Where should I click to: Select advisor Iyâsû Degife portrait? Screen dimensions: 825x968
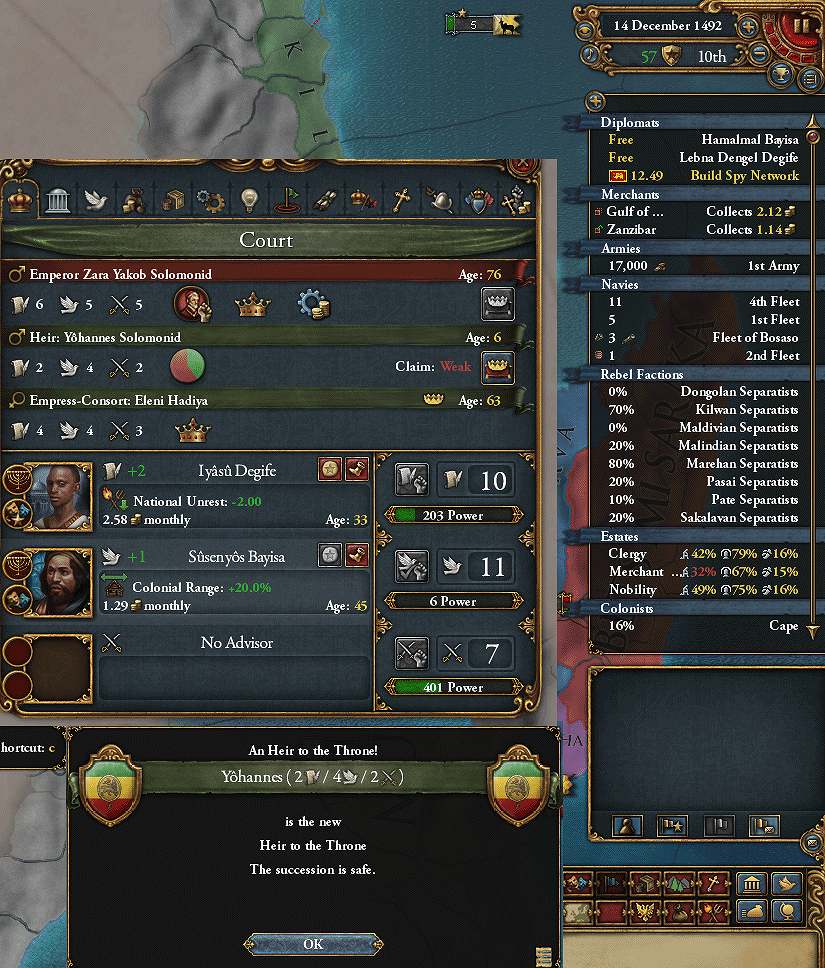pyautogui.click(x=49, y=496)
